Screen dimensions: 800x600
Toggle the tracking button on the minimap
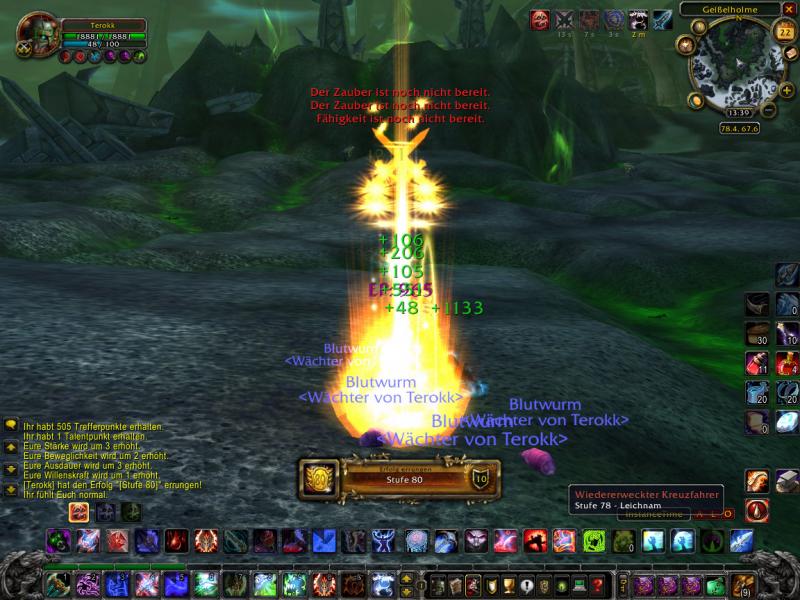pos(685,45)
